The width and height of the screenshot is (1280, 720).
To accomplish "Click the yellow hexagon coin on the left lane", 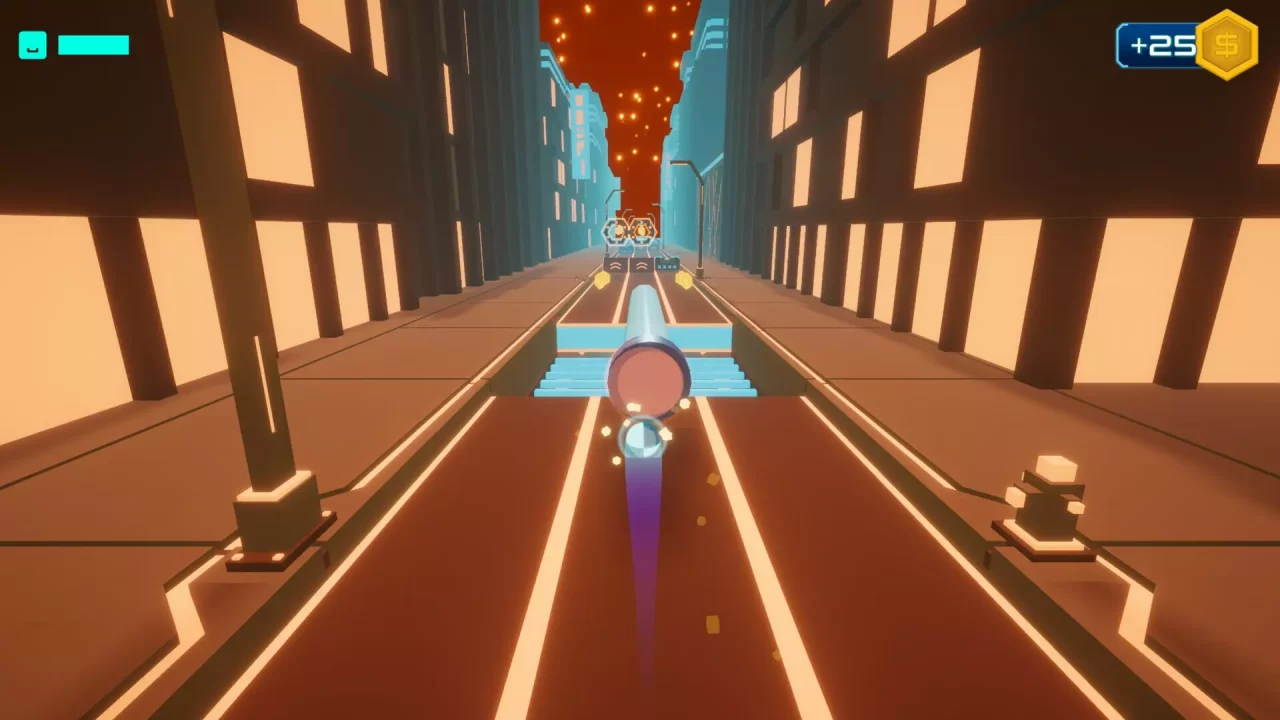I will coord(602,280).
